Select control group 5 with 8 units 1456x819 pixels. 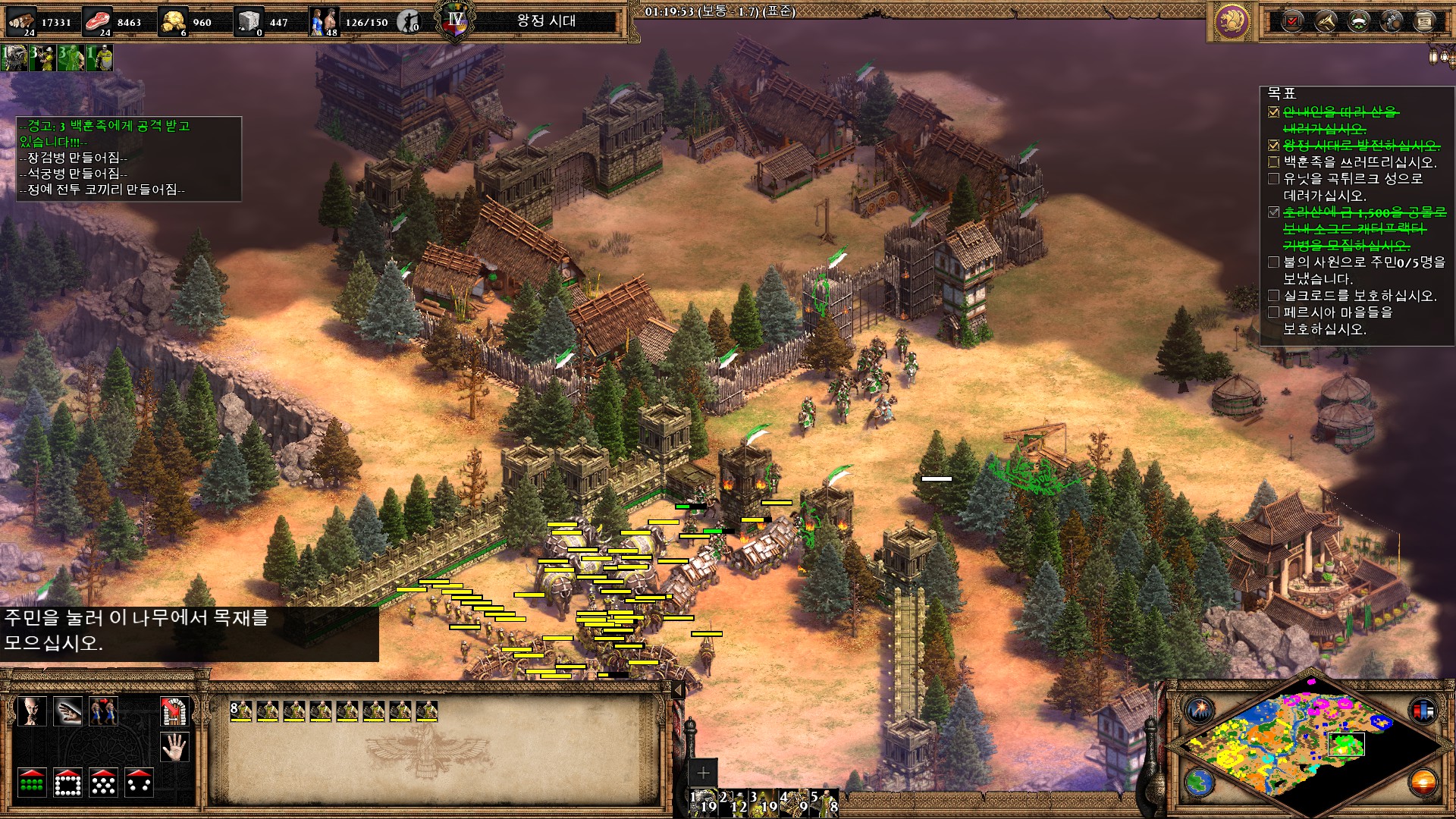click(x=824, y=802)
